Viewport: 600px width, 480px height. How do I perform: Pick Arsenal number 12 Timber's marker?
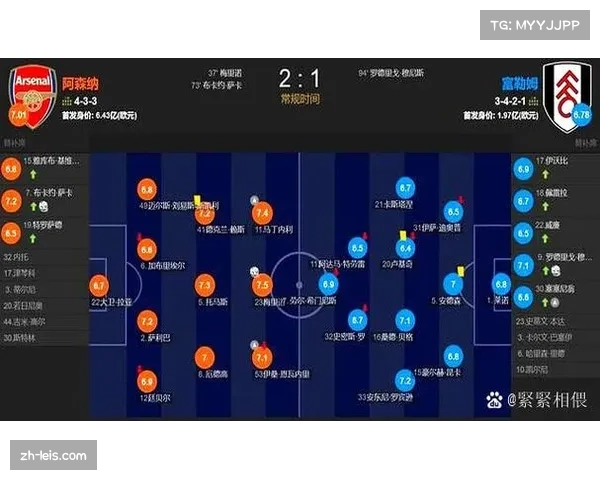coord(147,381)
